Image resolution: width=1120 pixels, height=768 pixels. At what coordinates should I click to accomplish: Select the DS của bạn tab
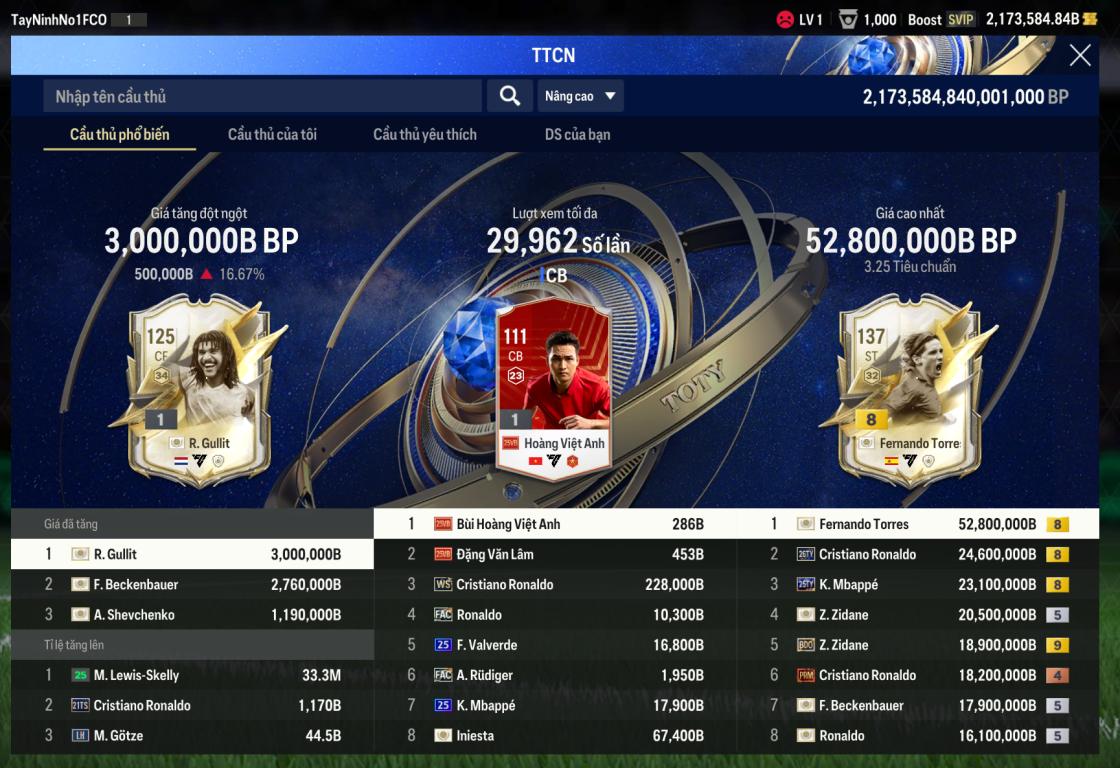(x=577, y=134)
